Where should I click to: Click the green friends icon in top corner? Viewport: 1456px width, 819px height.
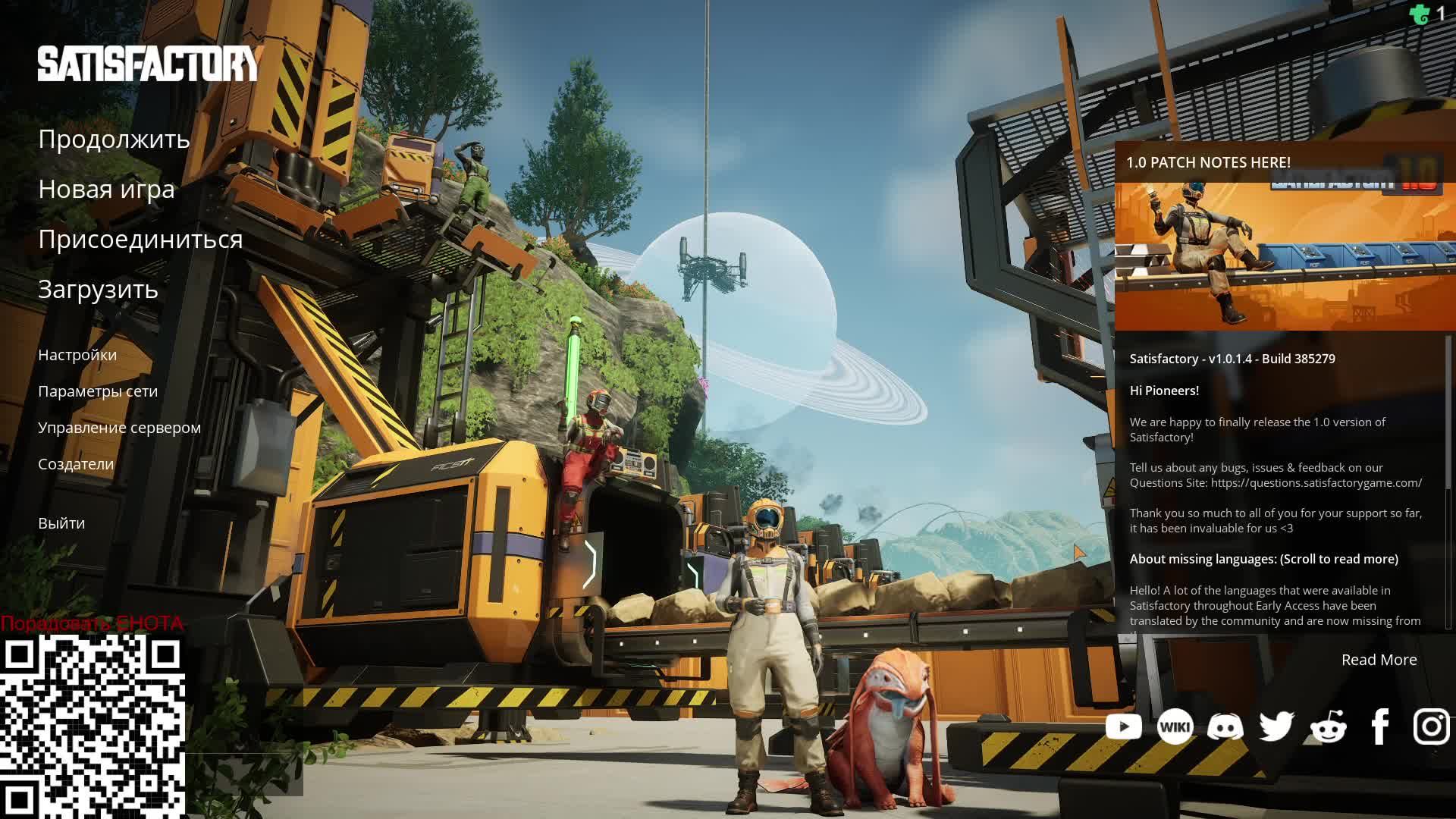coord(1419,14)
